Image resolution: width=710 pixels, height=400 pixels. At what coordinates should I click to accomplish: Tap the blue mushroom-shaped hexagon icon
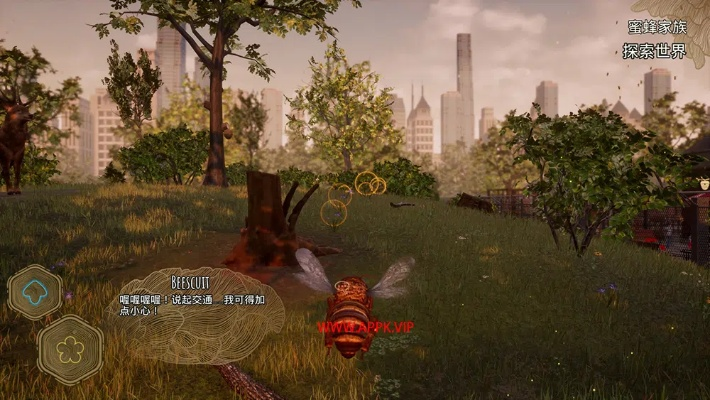35,292
